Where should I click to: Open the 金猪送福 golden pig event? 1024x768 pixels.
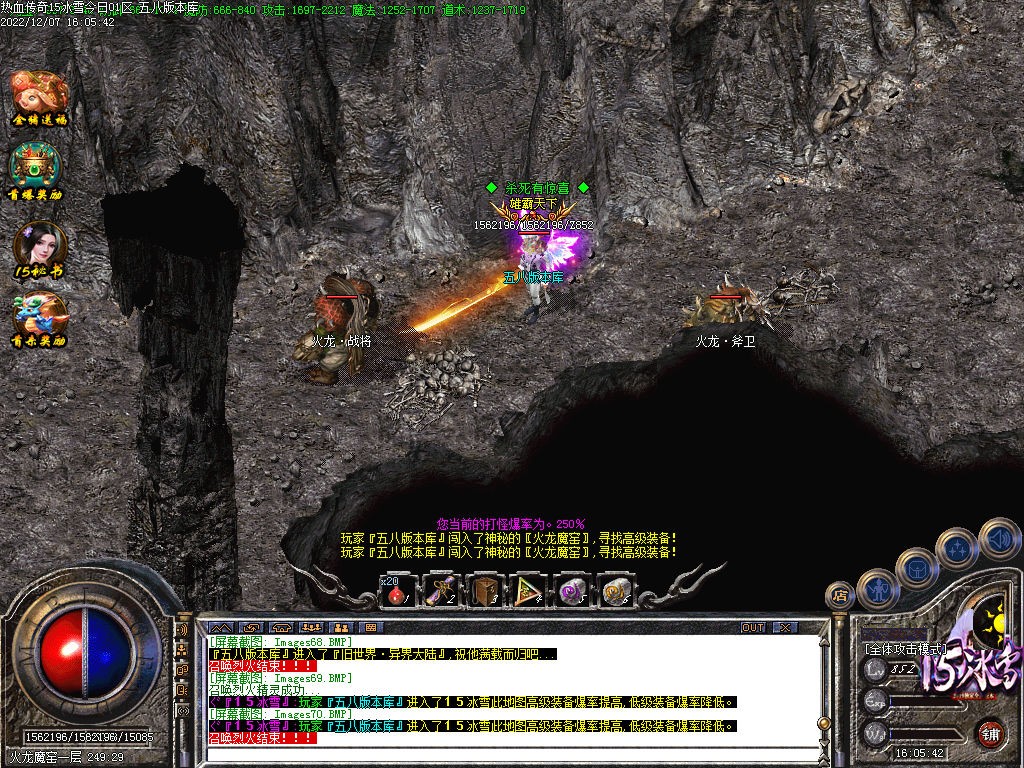[x=40, y=96]
